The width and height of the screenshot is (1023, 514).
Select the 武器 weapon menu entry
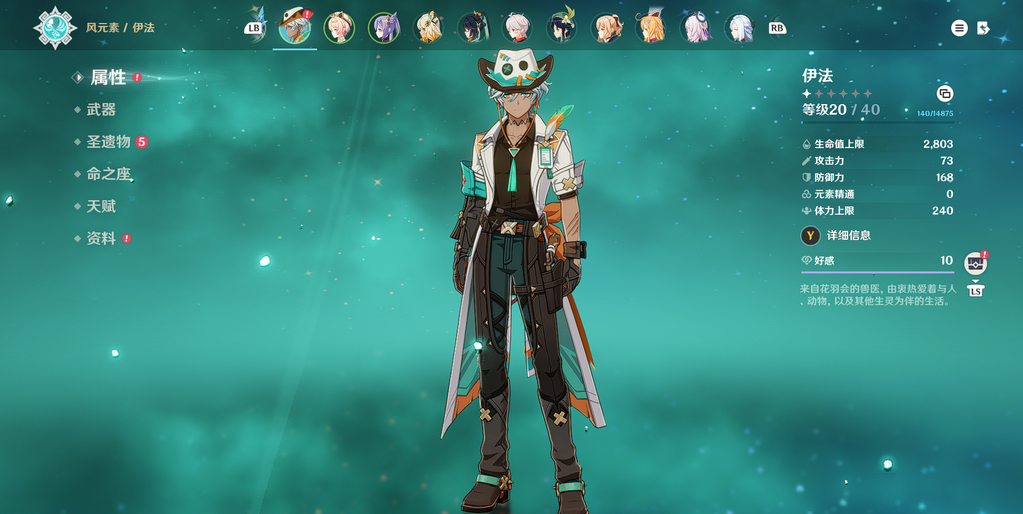[101, 110]
